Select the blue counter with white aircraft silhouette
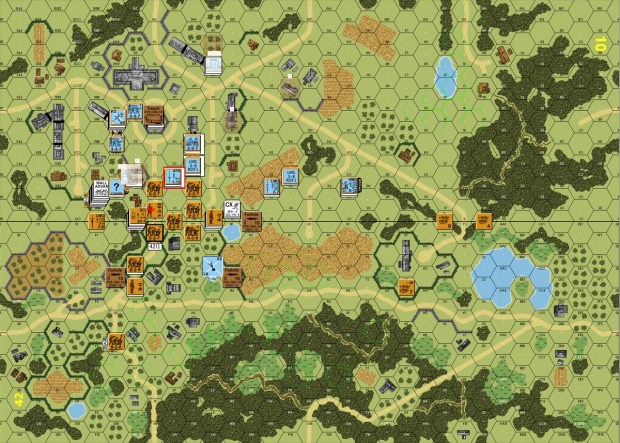Image resolution: width=620 pixels, height=443 pixels. point(212,266)
